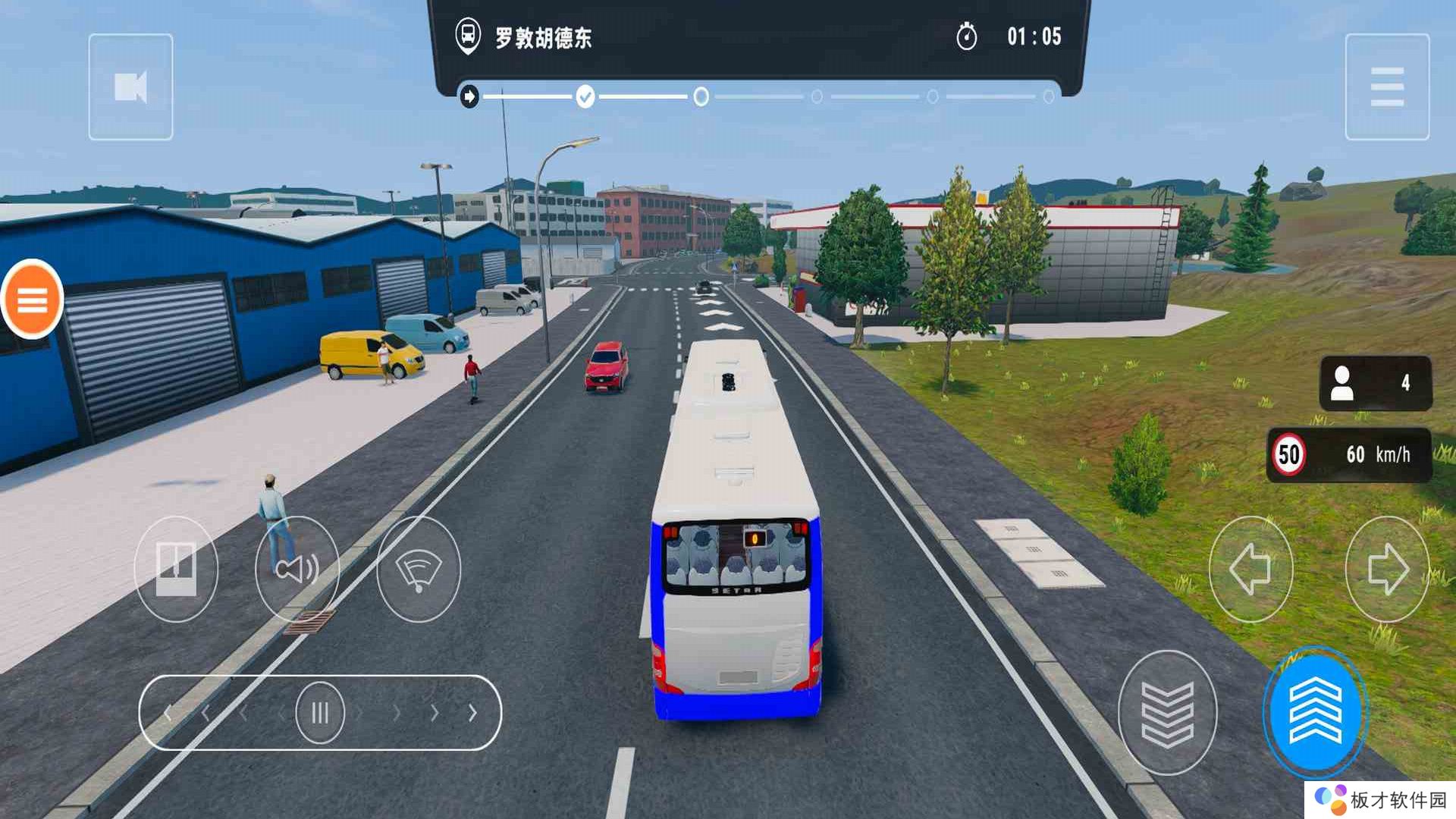Select the current stop marker on route bar

(x=701, y=97)
